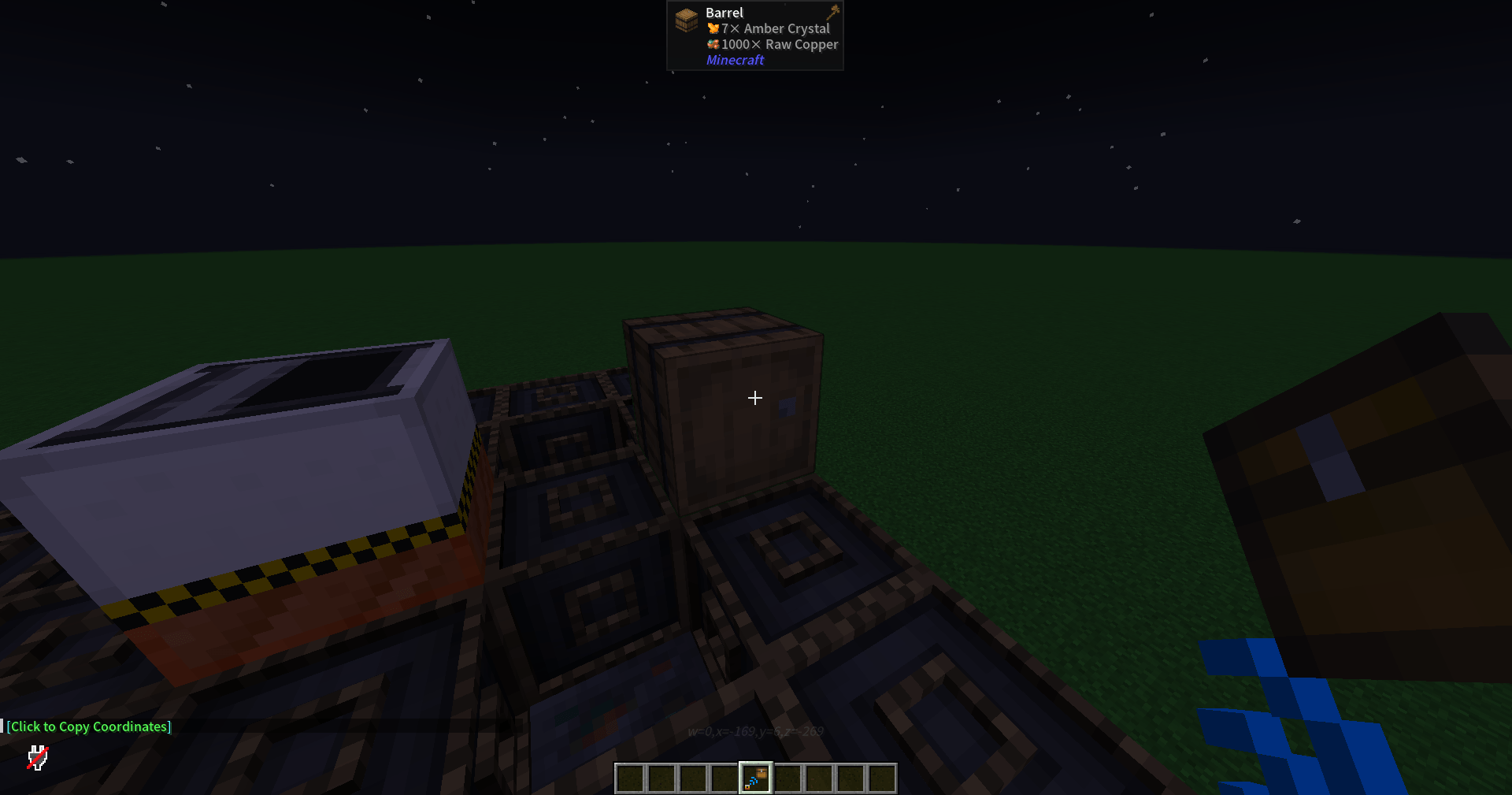This screenshot has height=795, width=1512.
Task: Click the 1000× Raw Copper entry
Action: coord(780,44)
